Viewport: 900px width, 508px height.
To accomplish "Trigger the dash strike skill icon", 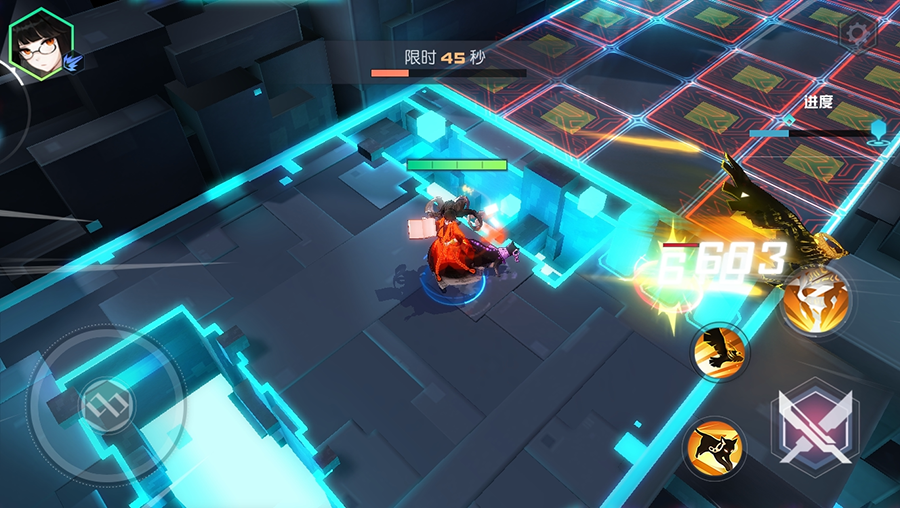I will tap(719, 351).
